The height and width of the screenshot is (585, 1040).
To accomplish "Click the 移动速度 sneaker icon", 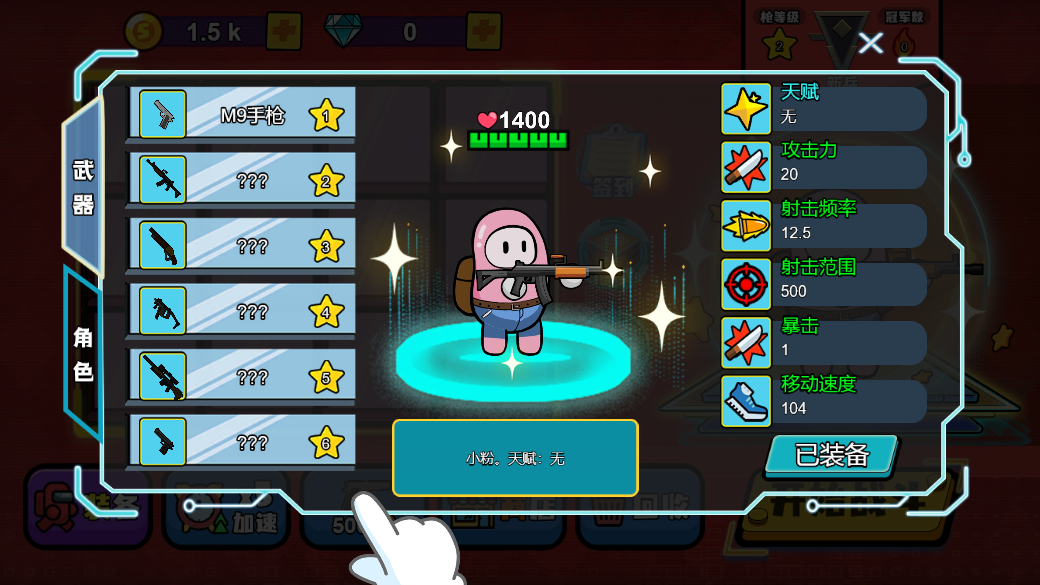I will click(x=746, y=401).
